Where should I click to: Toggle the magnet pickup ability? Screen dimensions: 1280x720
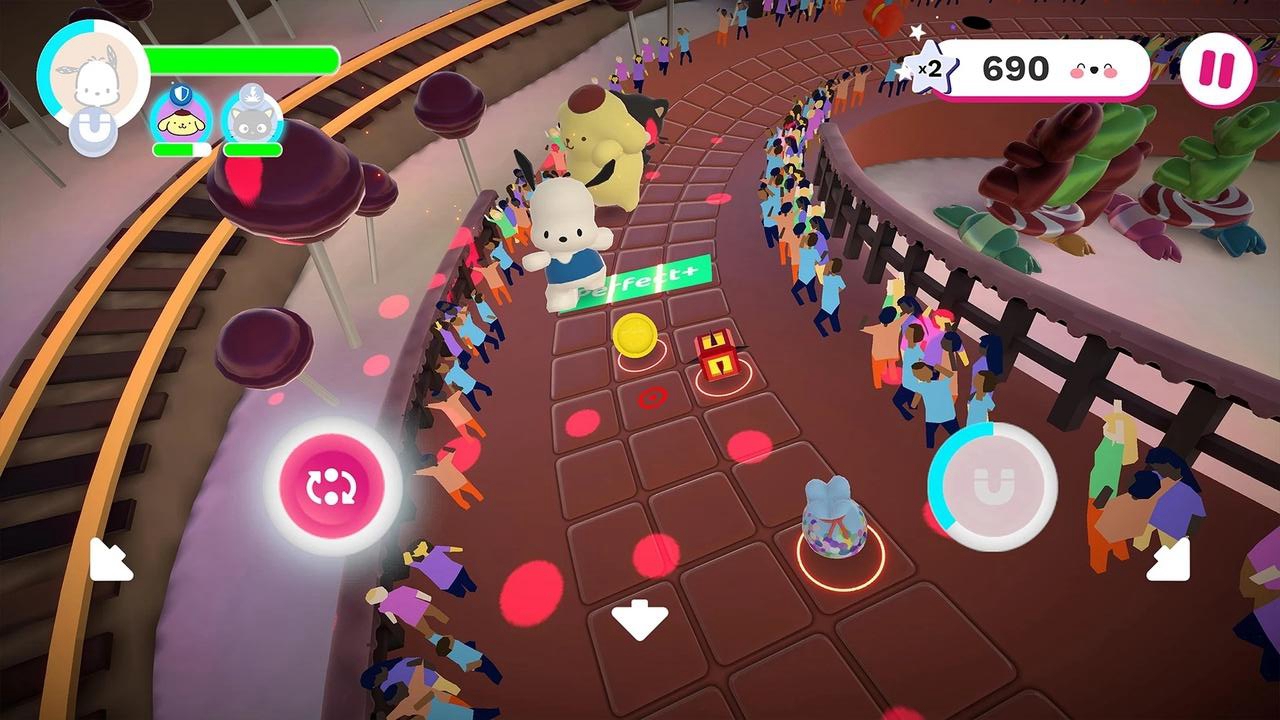point(999,485)
